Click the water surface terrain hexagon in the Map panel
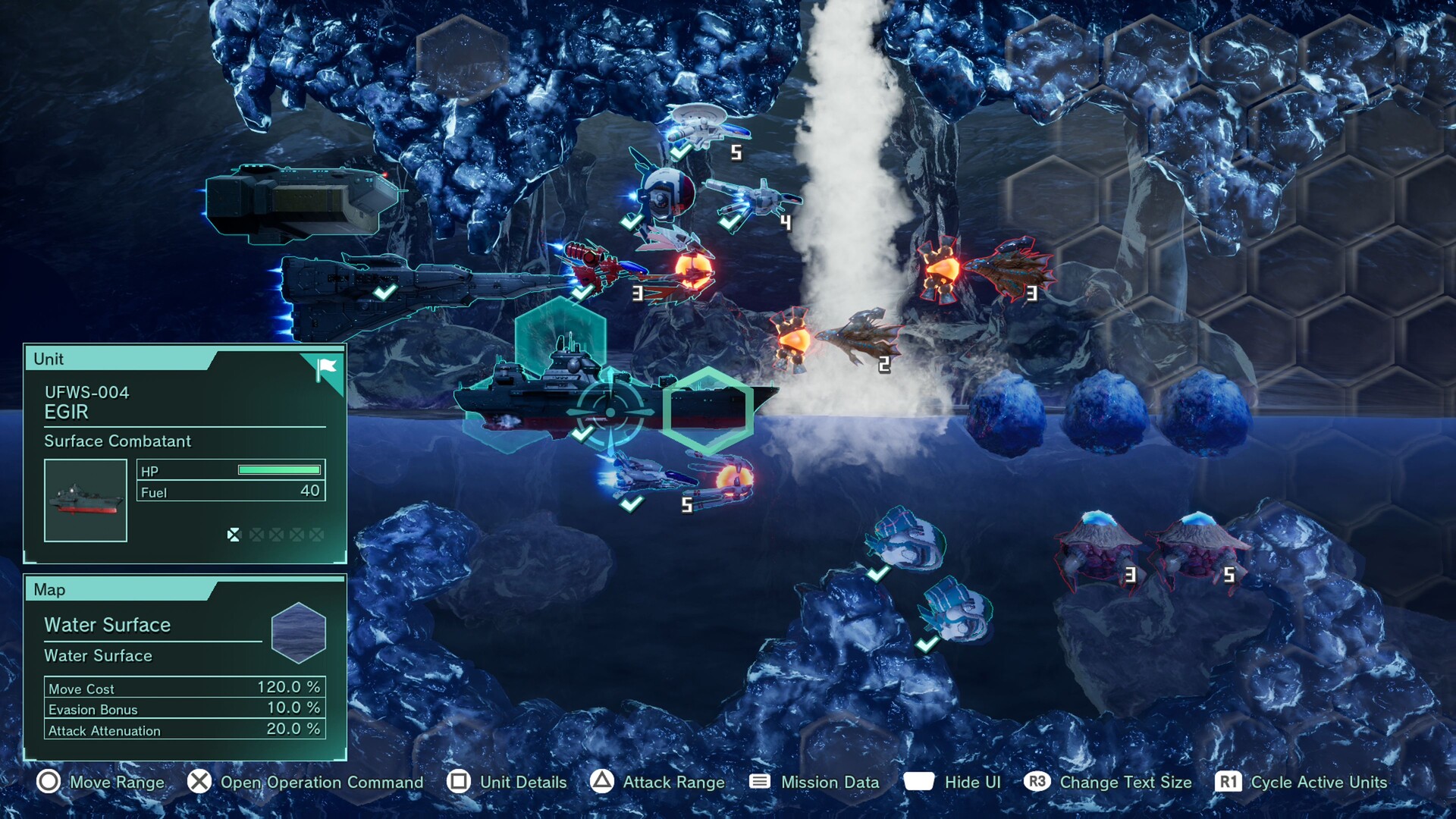Screen dimensions: 1456x819 point(297,634)
